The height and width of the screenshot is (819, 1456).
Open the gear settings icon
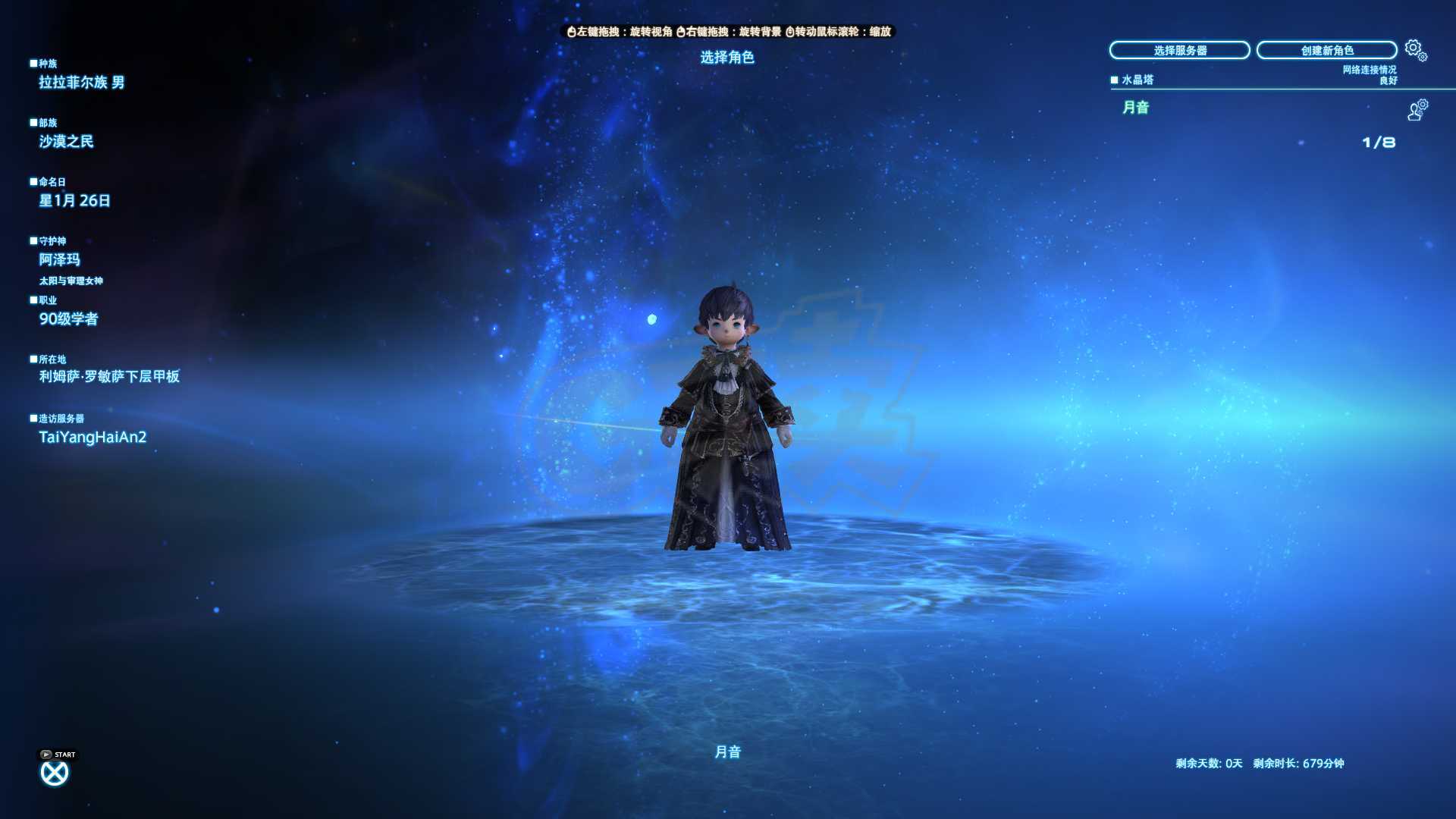(1415, 50)
